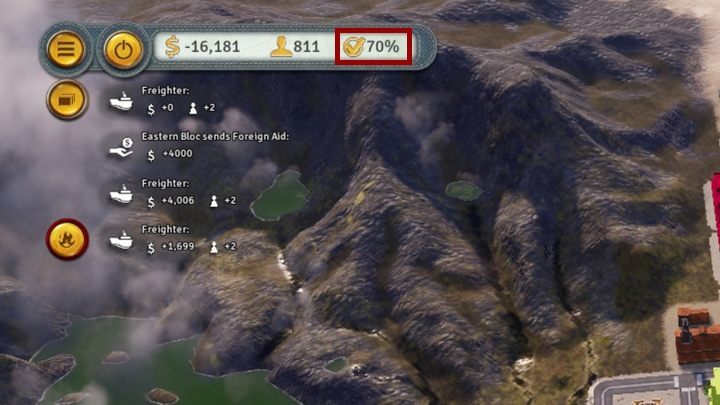720x405 pixels.
Task: Open the 70% approval rating panel
Action: [372, 47]
